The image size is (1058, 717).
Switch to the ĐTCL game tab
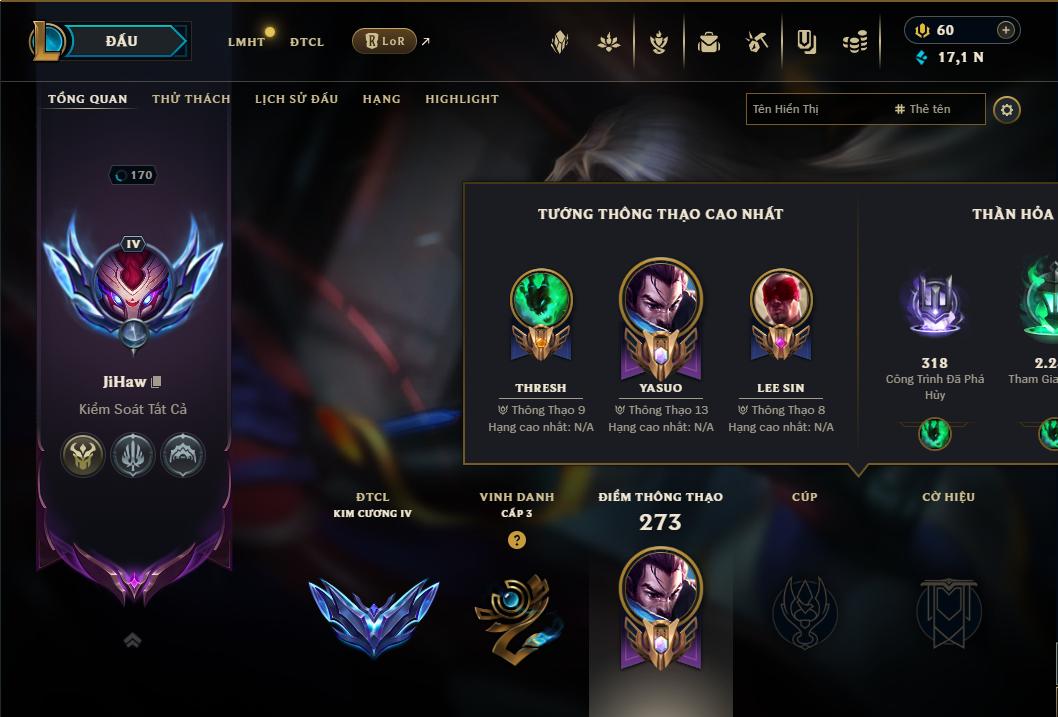307,42
